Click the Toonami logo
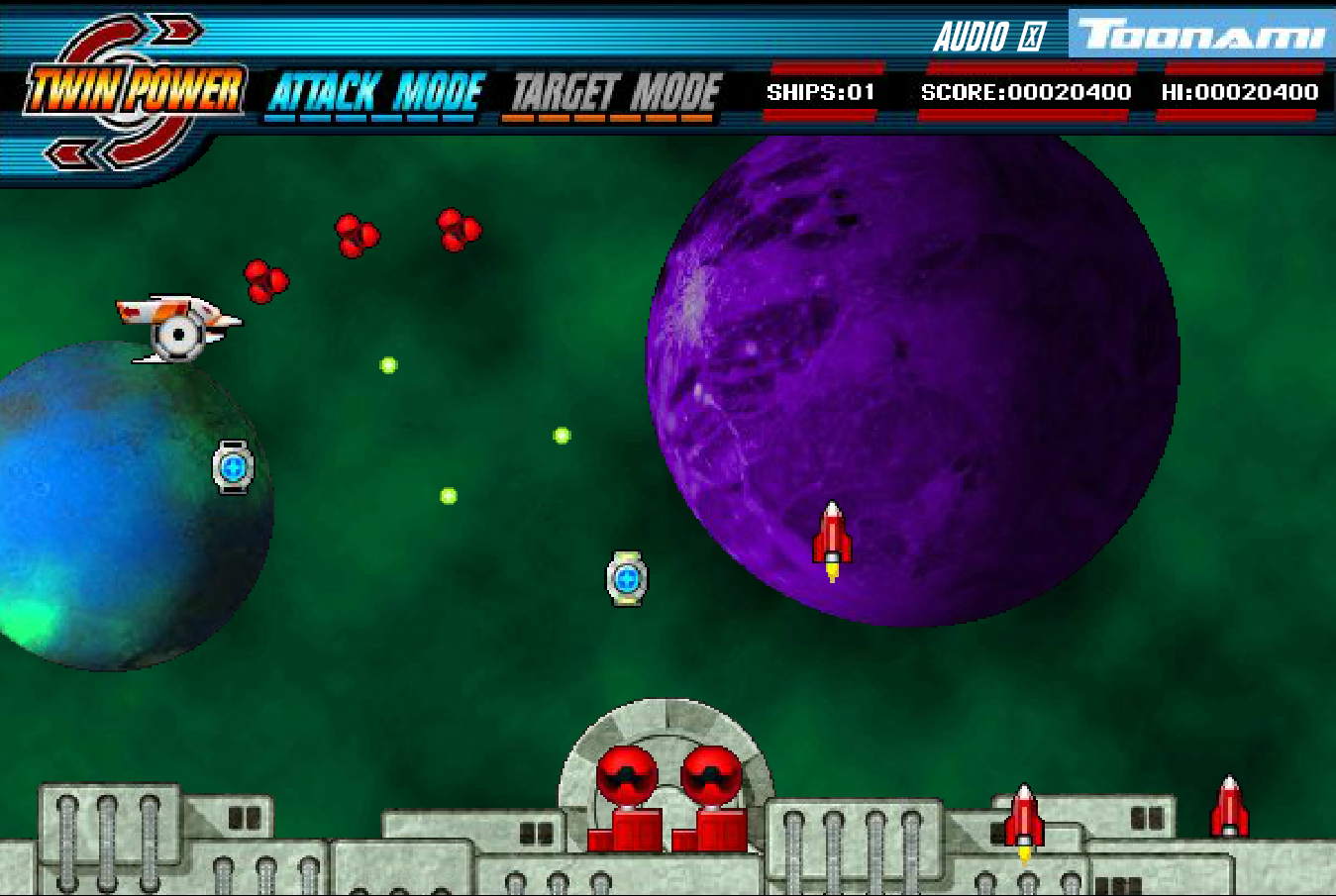1336x896 pixels. (x=1201, y=35)
